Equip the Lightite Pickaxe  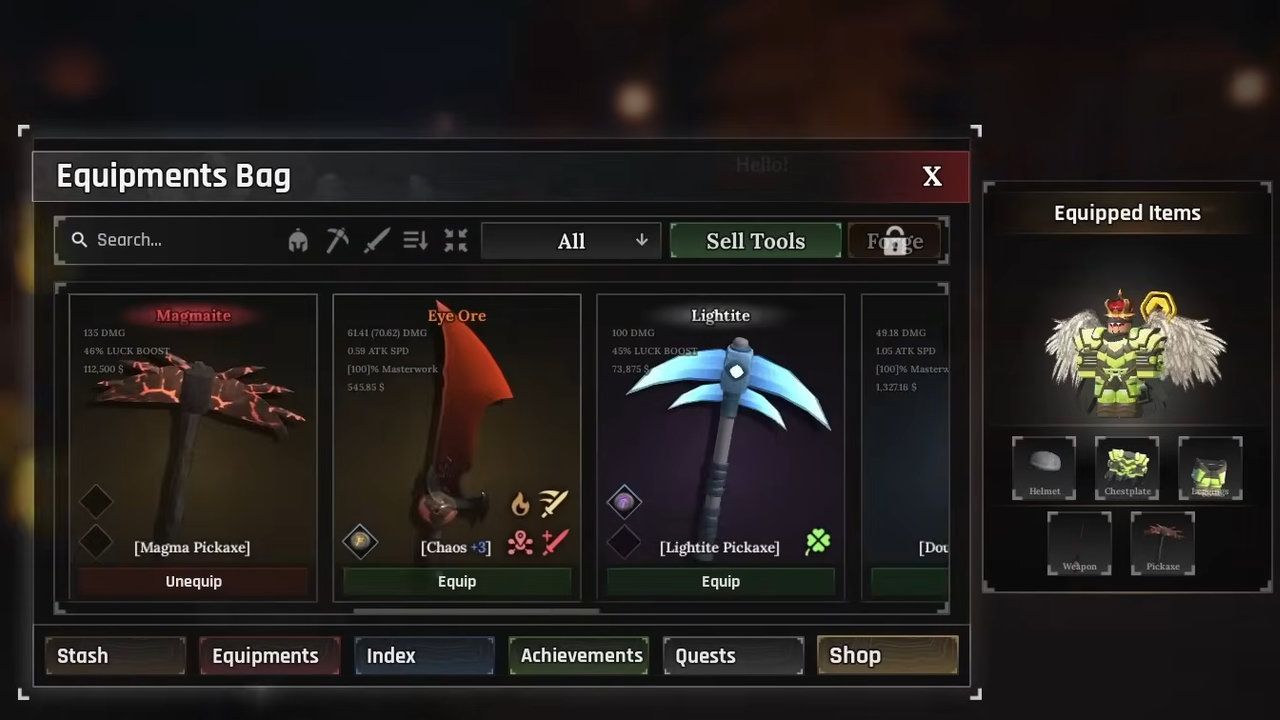point(720,581)
